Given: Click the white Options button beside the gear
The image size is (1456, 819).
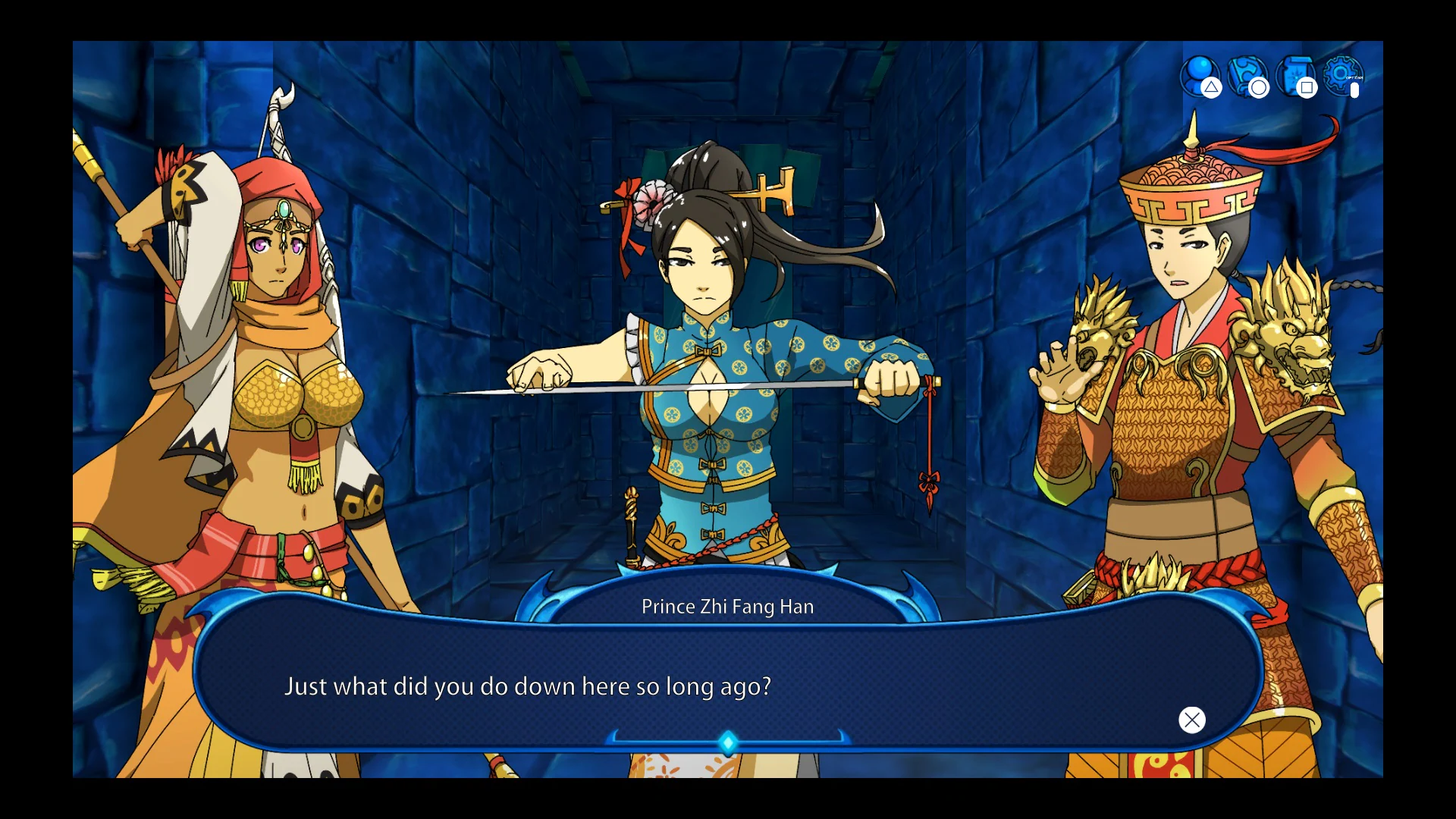Looking at the screenshot, I should 1354,91.
